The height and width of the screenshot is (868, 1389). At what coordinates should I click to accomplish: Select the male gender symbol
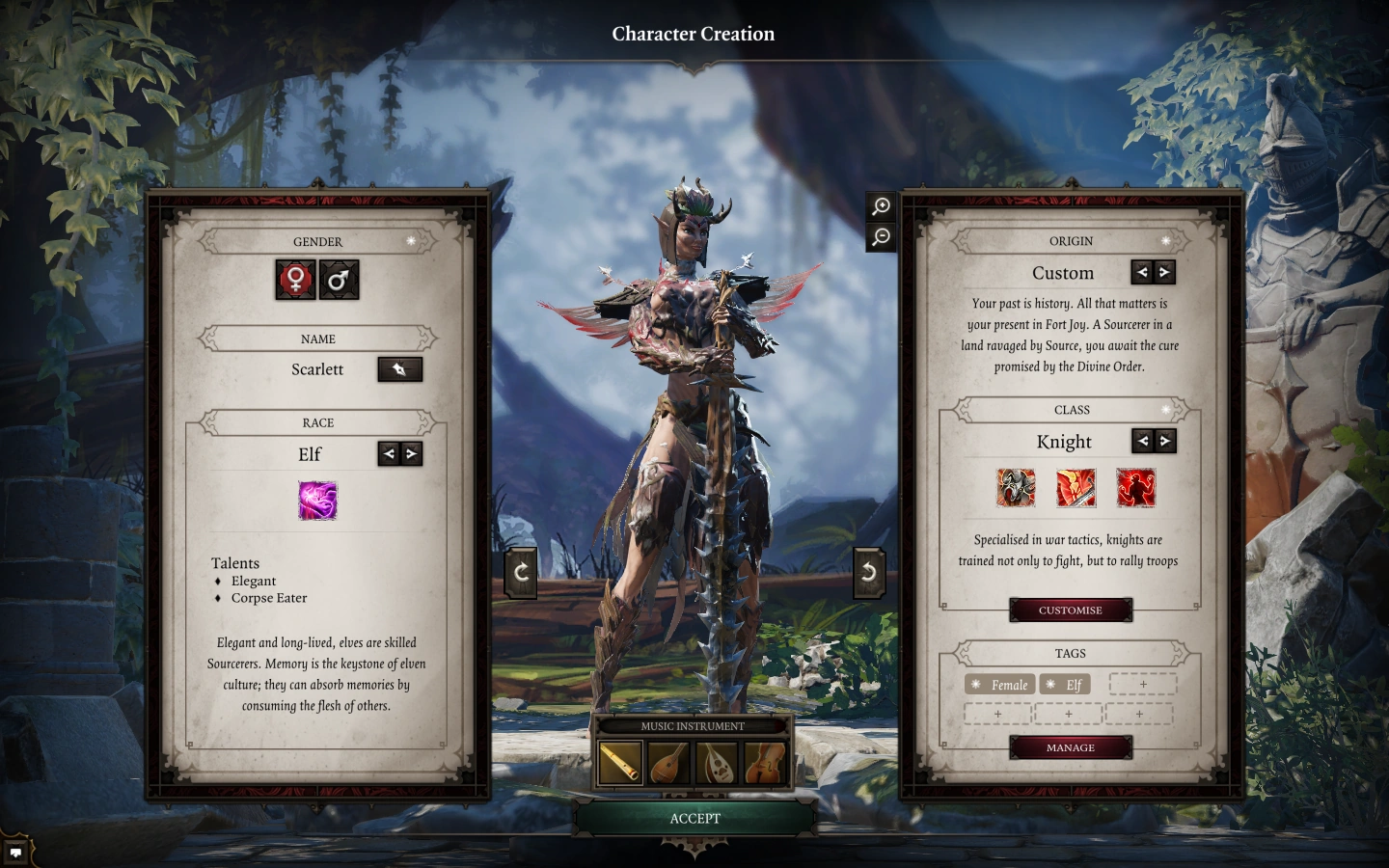tap(340, 280)
